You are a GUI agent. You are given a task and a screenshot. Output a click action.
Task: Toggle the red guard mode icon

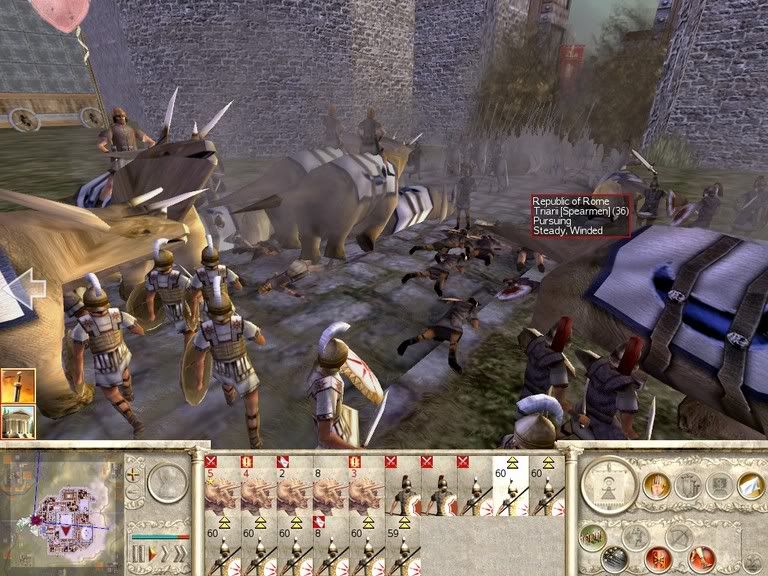coord(658,556)
